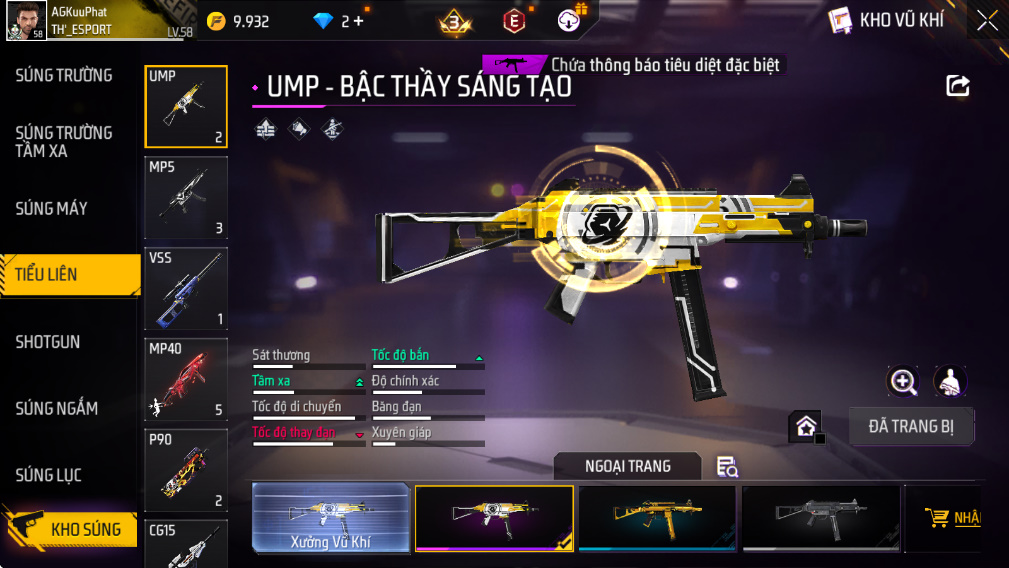Screen dimensions: 1009x568
Task: Select the SÚNG MÁY category
Action: pyautogui.click(x=52, y=209)
